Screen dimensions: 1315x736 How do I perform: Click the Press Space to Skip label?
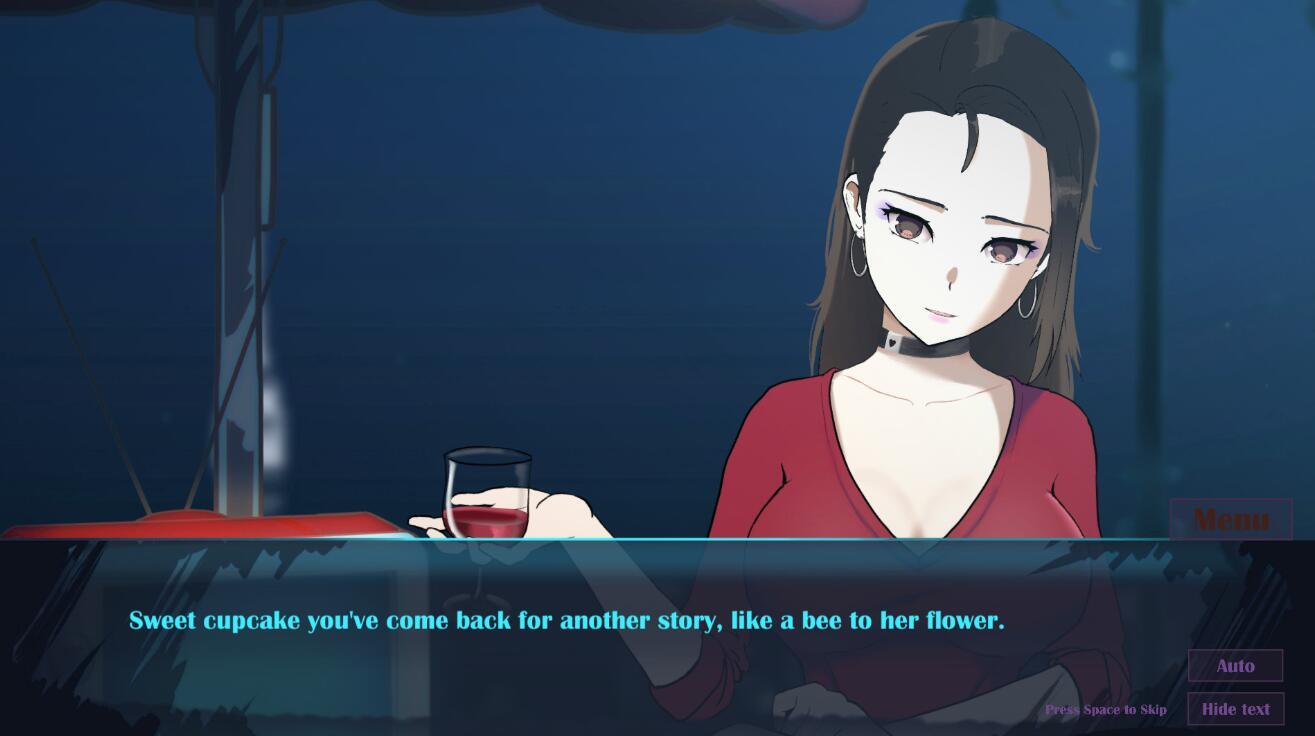click(x=1106, y=709)
